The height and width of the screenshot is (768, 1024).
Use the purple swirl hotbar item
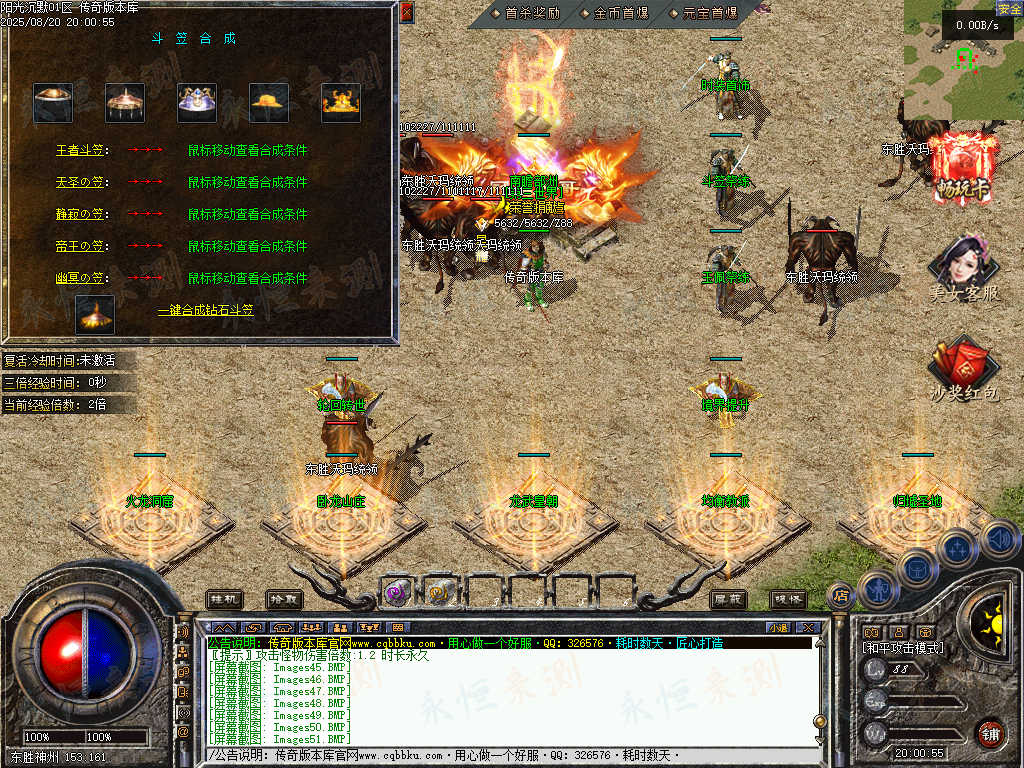click(x=397, y=592)
